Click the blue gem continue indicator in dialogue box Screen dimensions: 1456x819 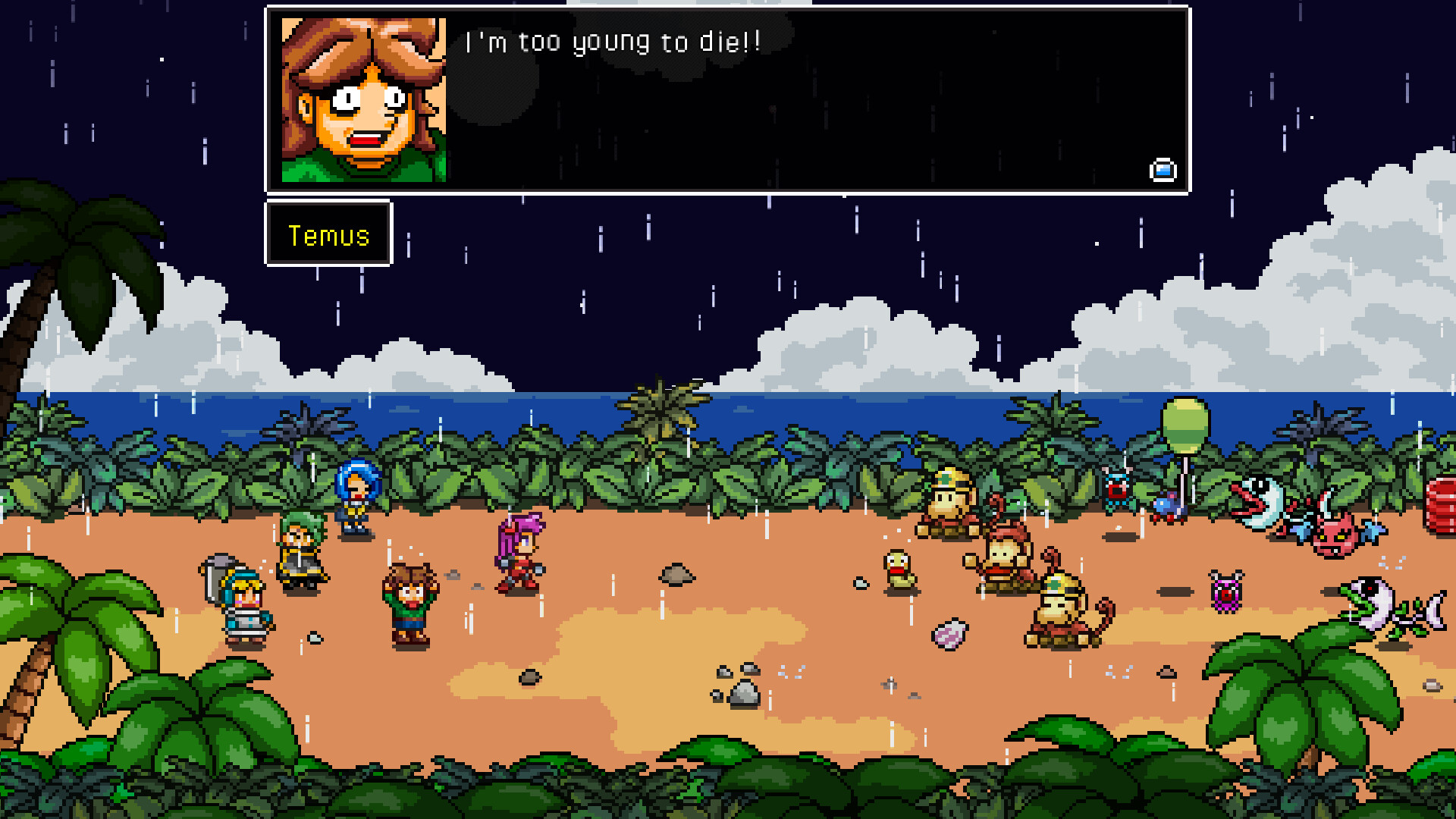1162,171
